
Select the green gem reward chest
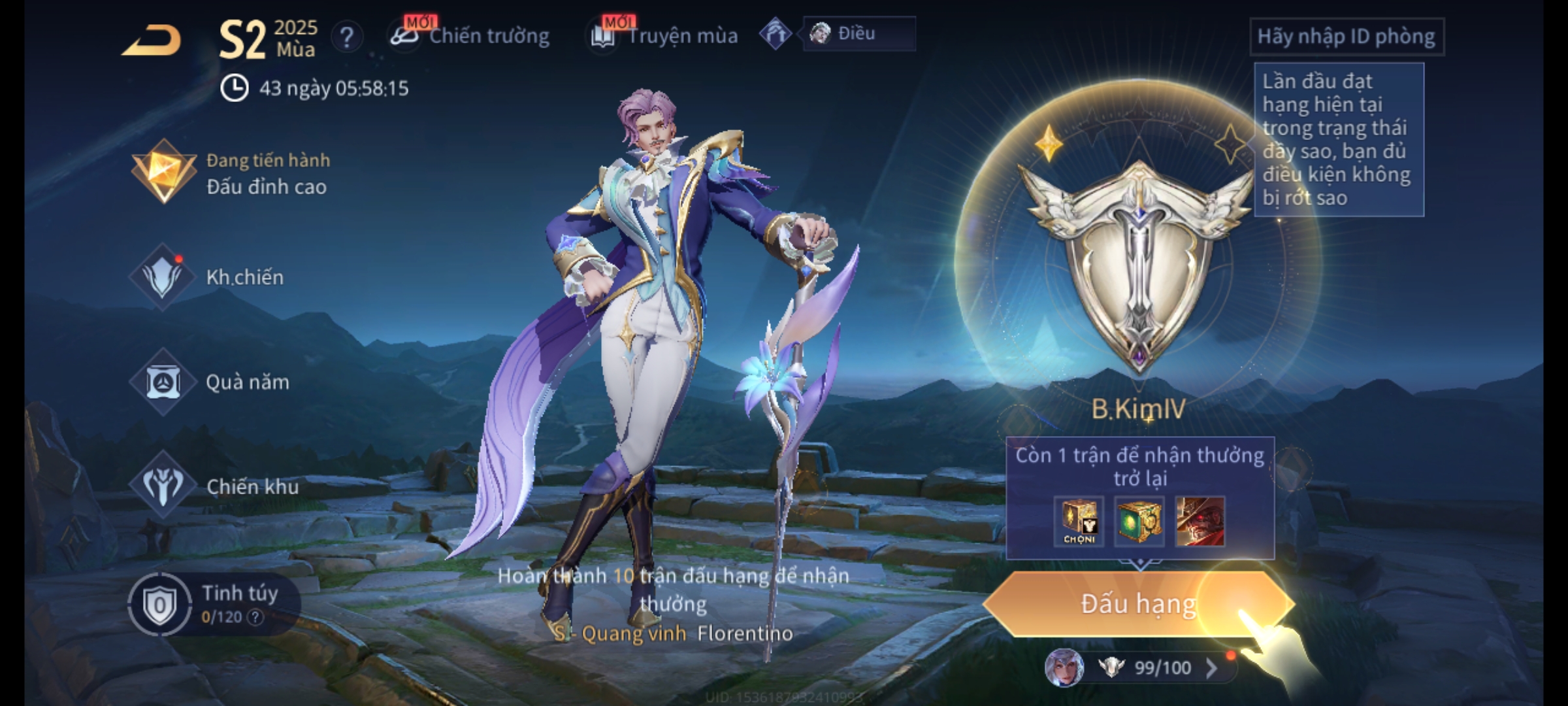coord(1139,522)
